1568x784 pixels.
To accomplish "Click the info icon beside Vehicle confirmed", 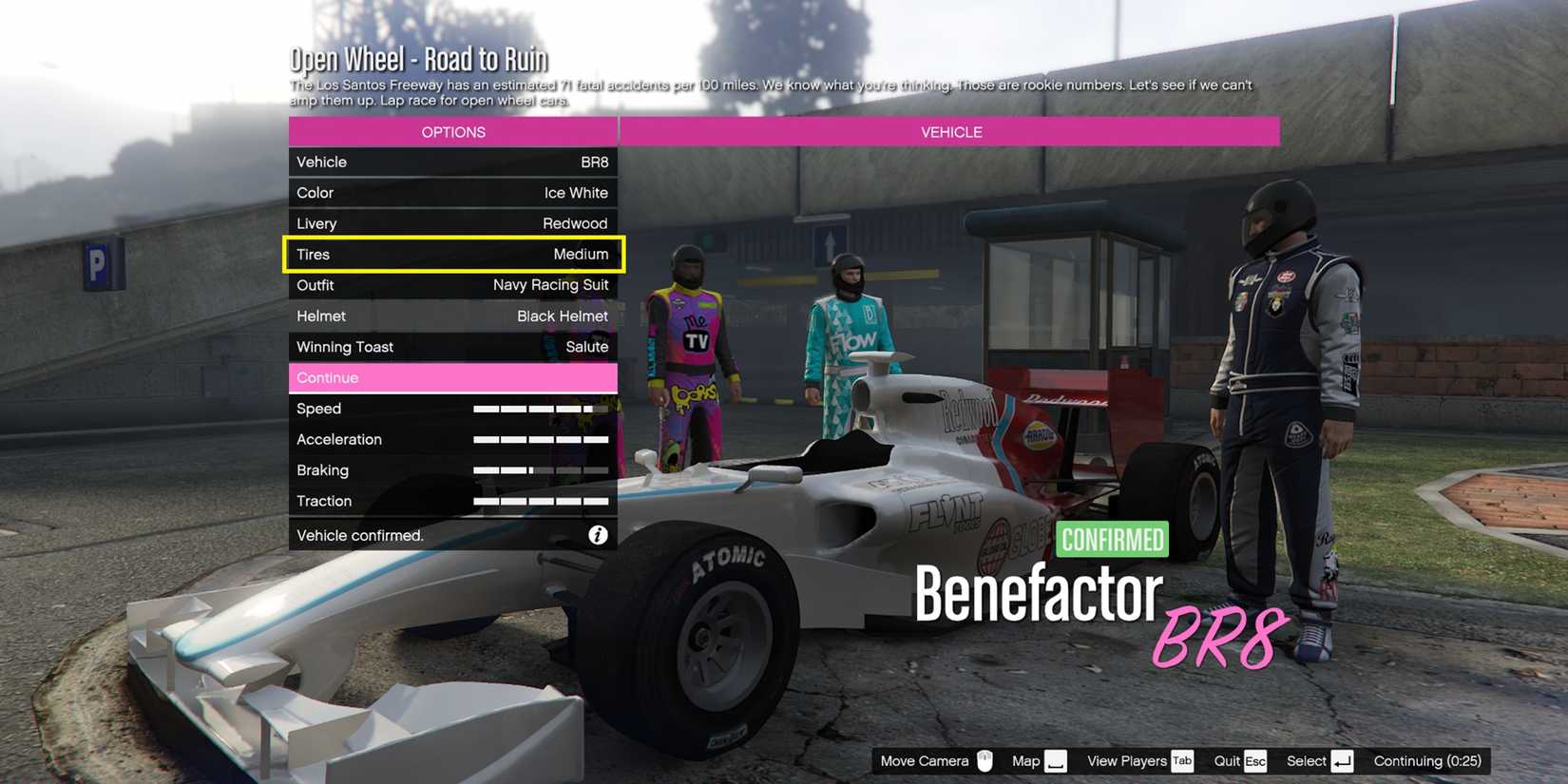I will pyautogui.click(x=598, y=534).
